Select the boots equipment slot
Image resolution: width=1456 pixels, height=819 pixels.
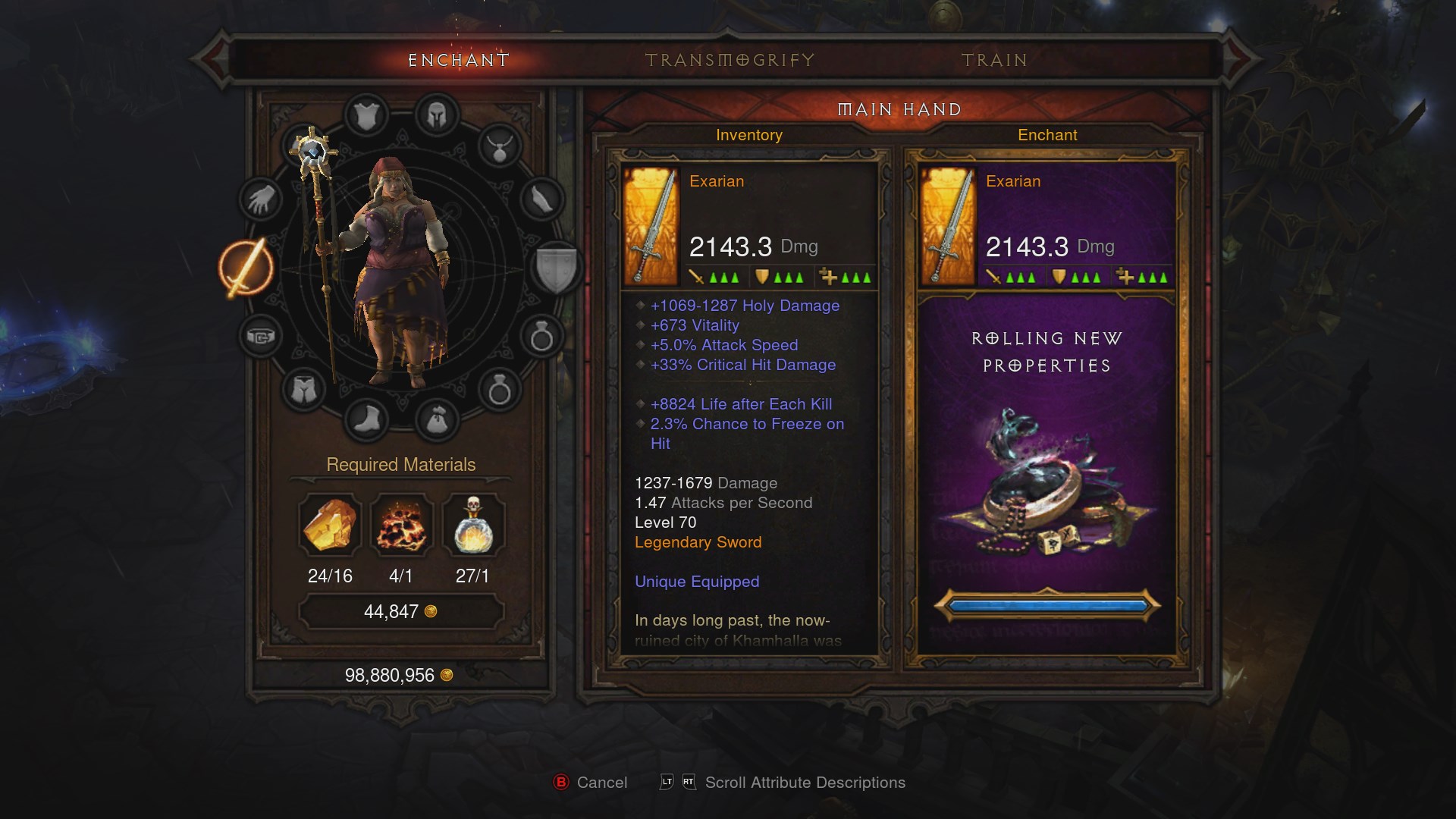click(366, 419)
